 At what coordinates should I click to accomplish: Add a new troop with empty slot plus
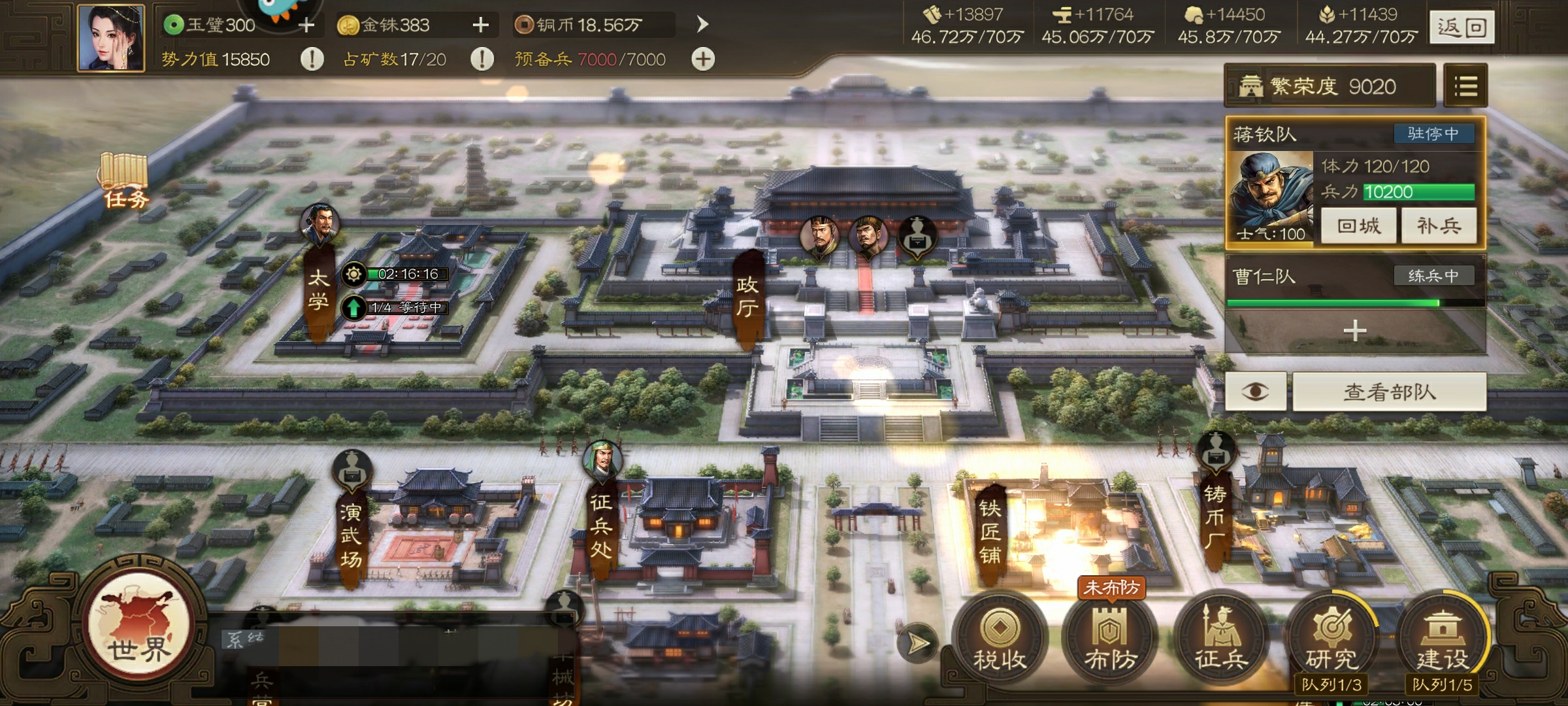coord(1355,331)
